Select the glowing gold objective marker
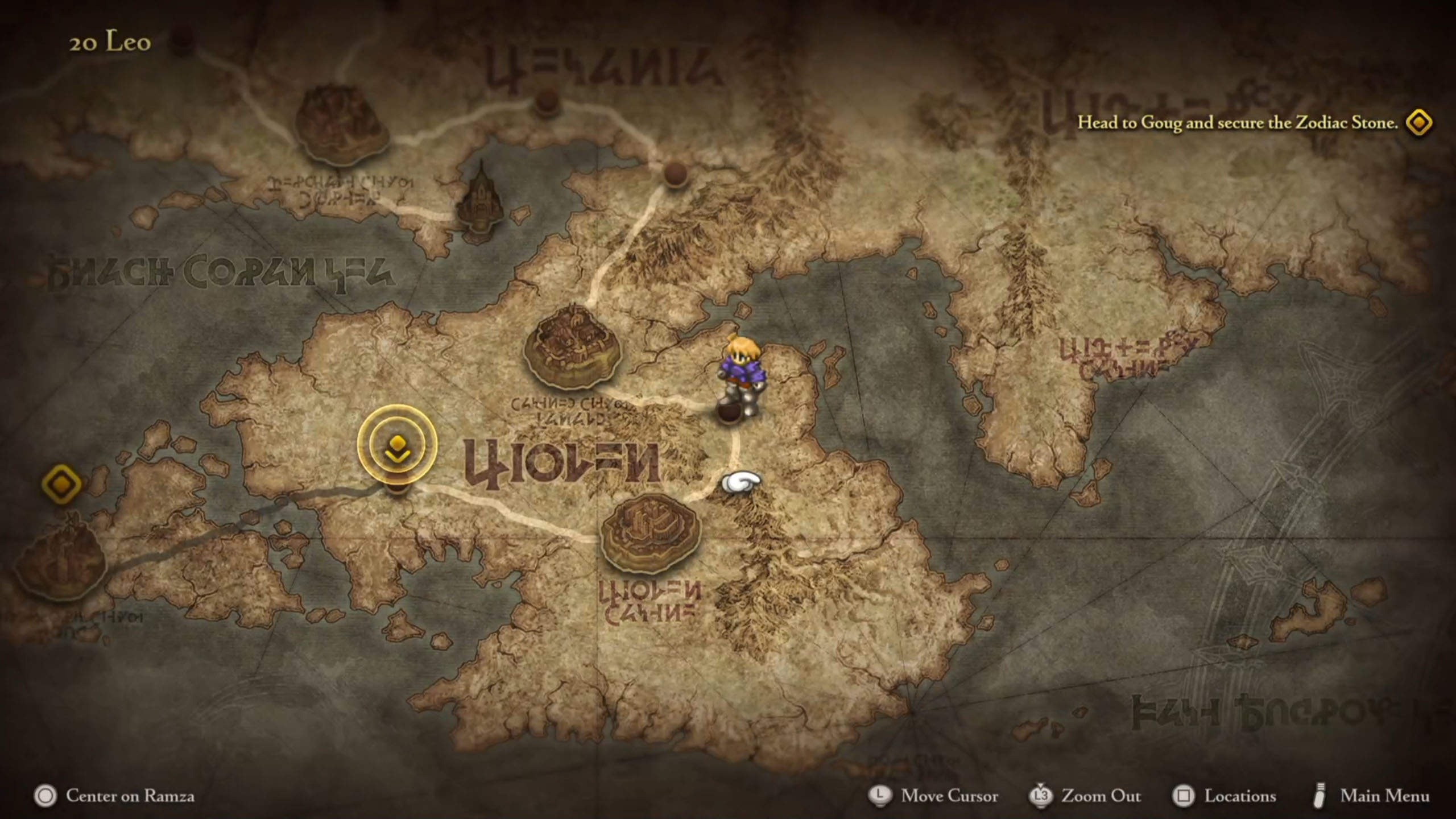The image size is (1456, 819). (397, 444)
